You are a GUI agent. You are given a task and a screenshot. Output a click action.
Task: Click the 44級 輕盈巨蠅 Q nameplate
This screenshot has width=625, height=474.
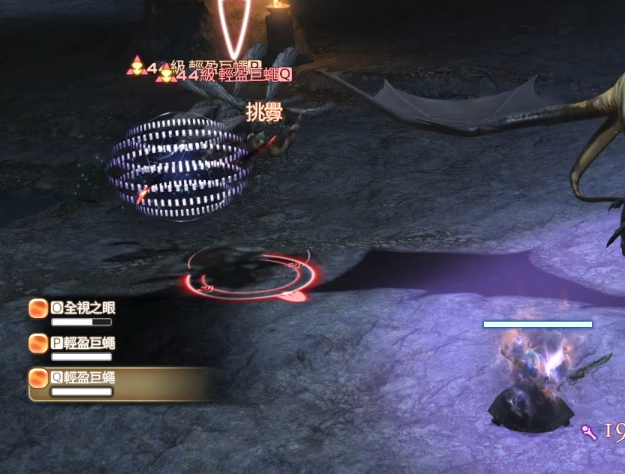[x=231, y=74]
